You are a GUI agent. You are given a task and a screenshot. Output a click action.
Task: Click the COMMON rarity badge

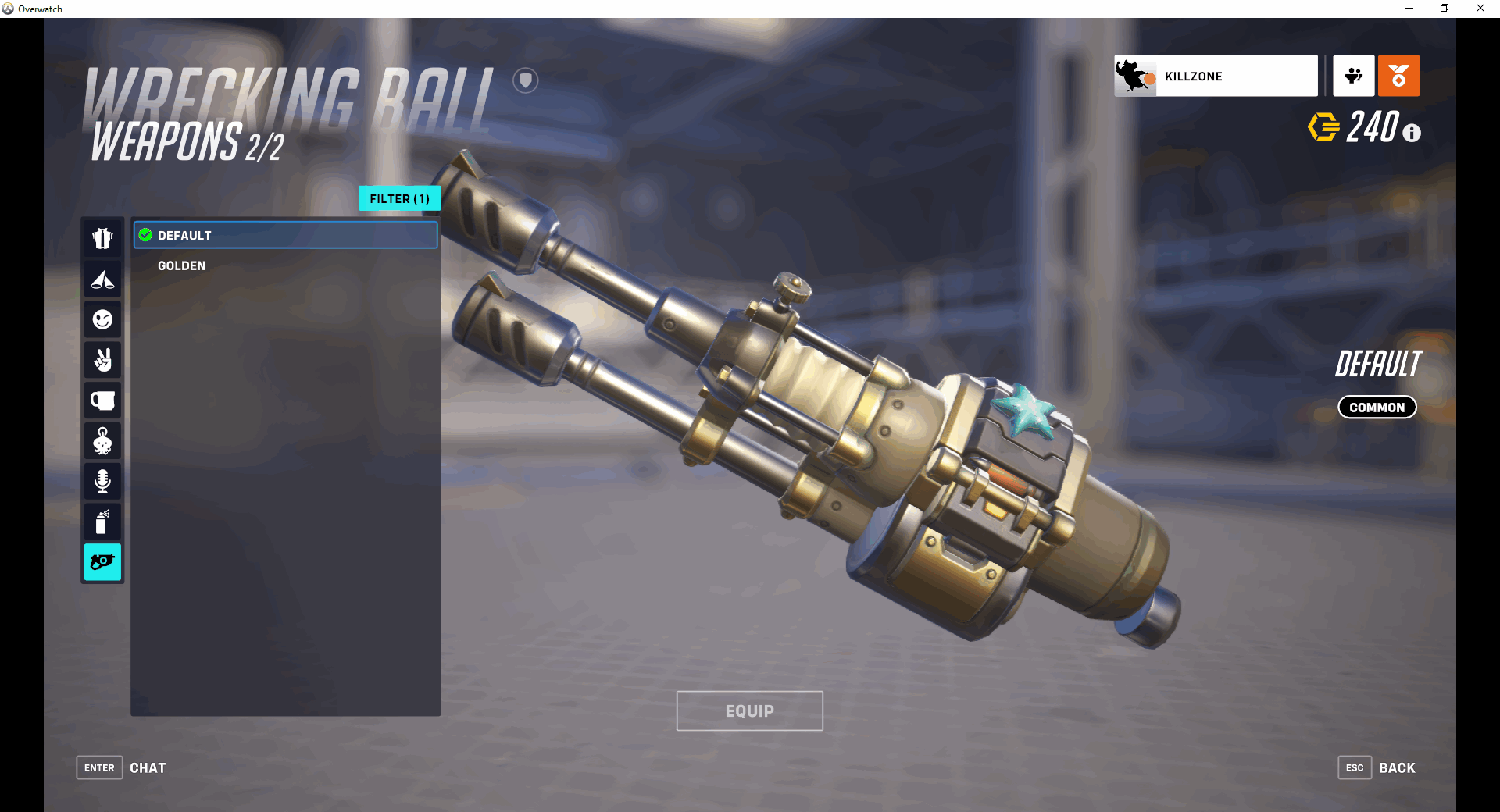tap(1377, 407)
